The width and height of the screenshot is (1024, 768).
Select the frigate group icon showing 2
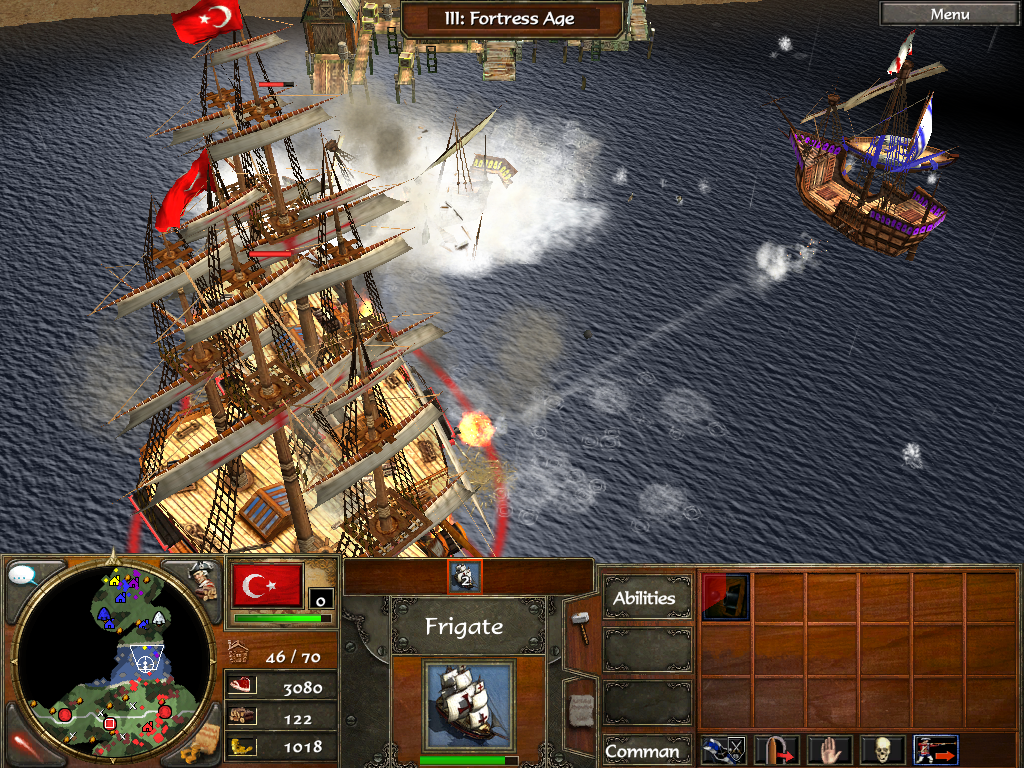click(x=465, y=576)
